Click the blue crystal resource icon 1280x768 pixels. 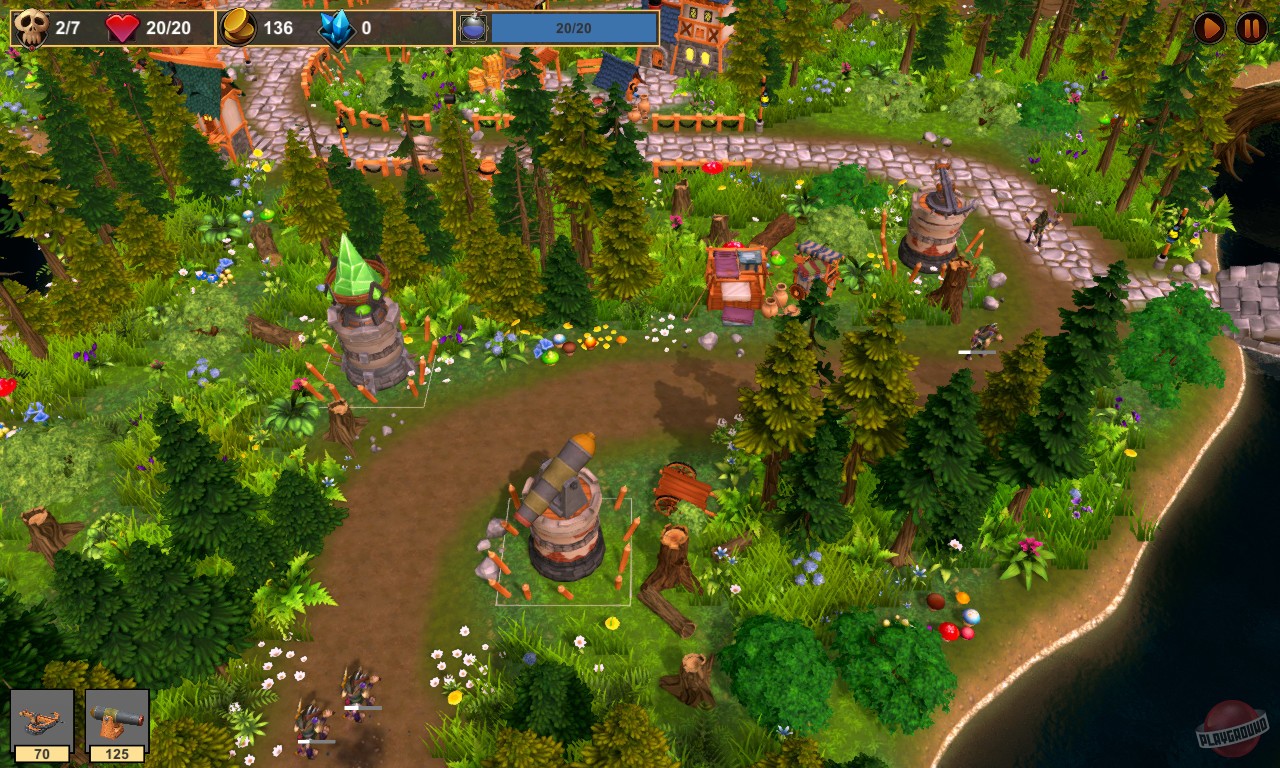(338, 27)
